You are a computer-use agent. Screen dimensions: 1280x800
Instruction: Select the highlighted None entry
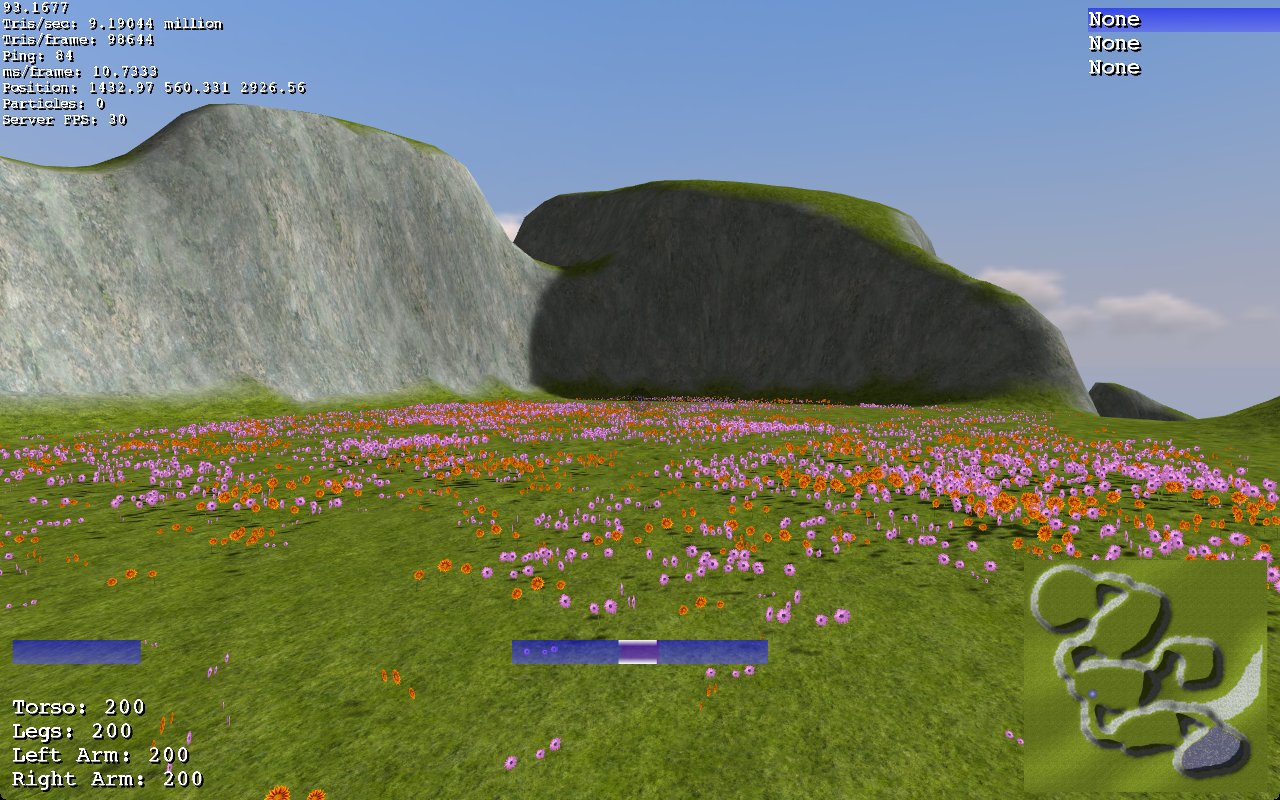point(1114,20)
